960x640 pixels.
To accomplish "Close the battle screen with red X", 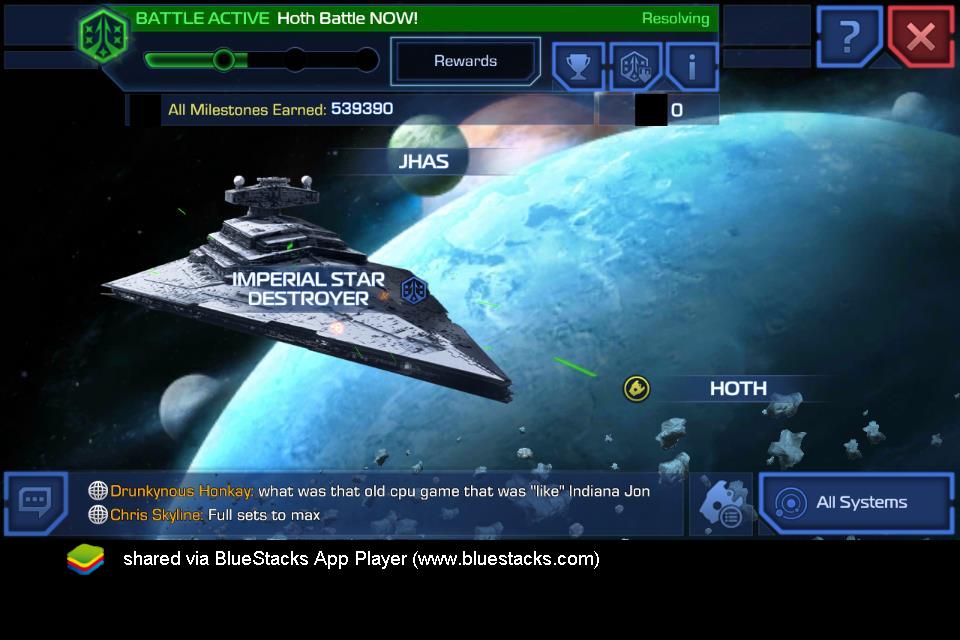I will [920, 38].
